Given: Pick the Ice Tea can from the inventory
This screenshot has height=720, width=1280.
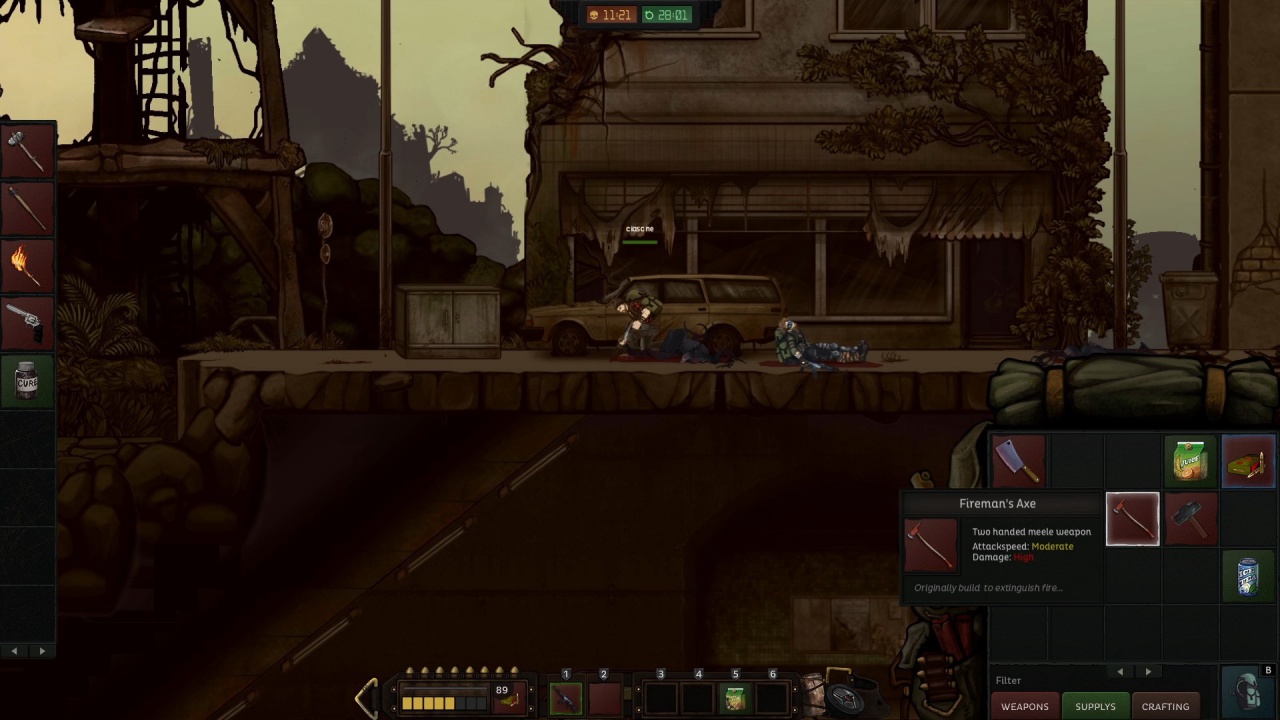Looking at the screenshot, I should 1247,576.
